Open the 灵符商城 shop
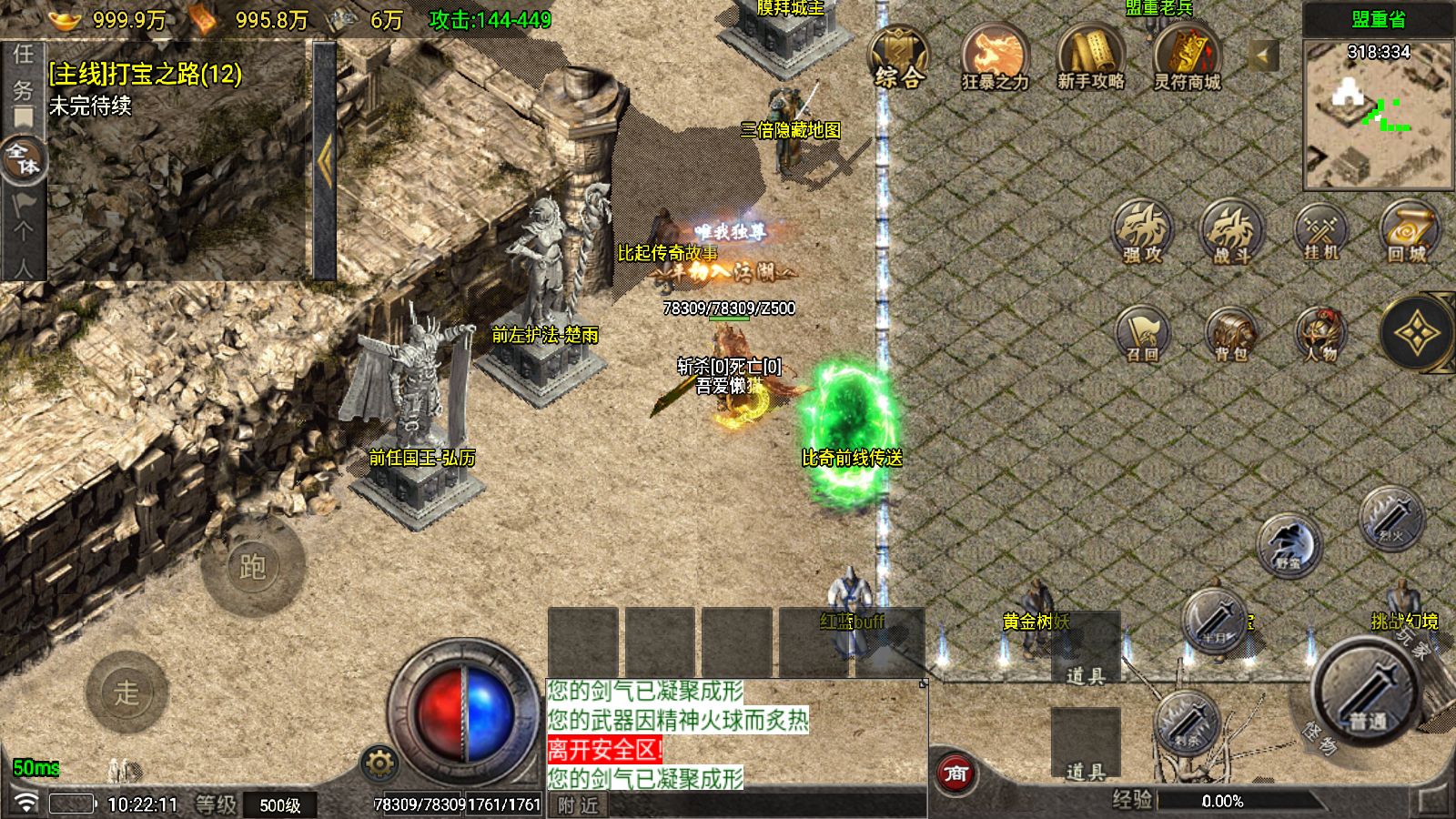Viewport: 1456px width, 819px height. (x=1187, y=56)
